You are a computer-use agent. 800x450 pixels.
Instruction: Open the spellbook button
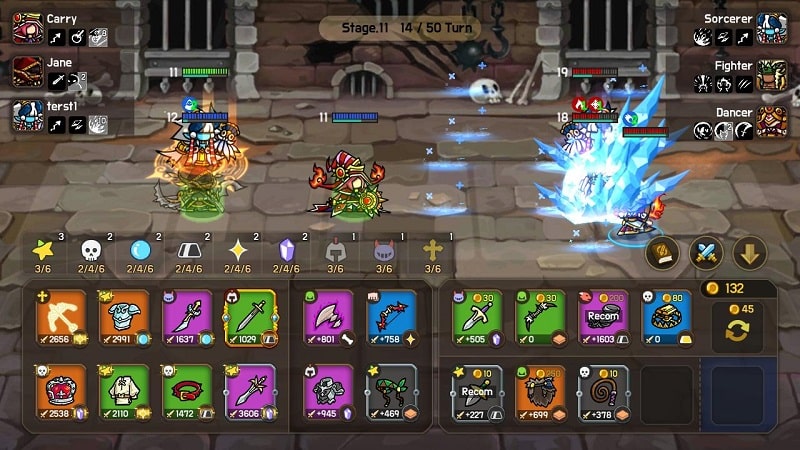point(662,253)
